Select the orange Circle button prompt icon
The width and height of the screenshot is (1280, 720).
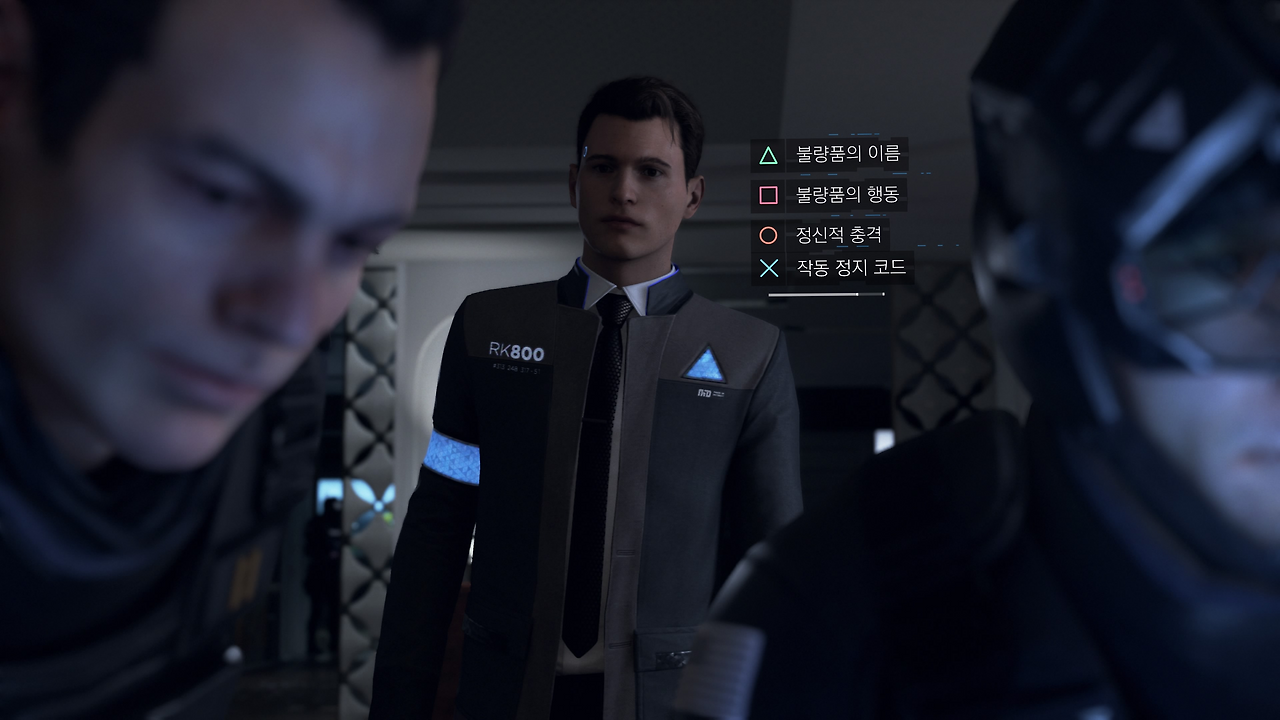pos(767,235)
